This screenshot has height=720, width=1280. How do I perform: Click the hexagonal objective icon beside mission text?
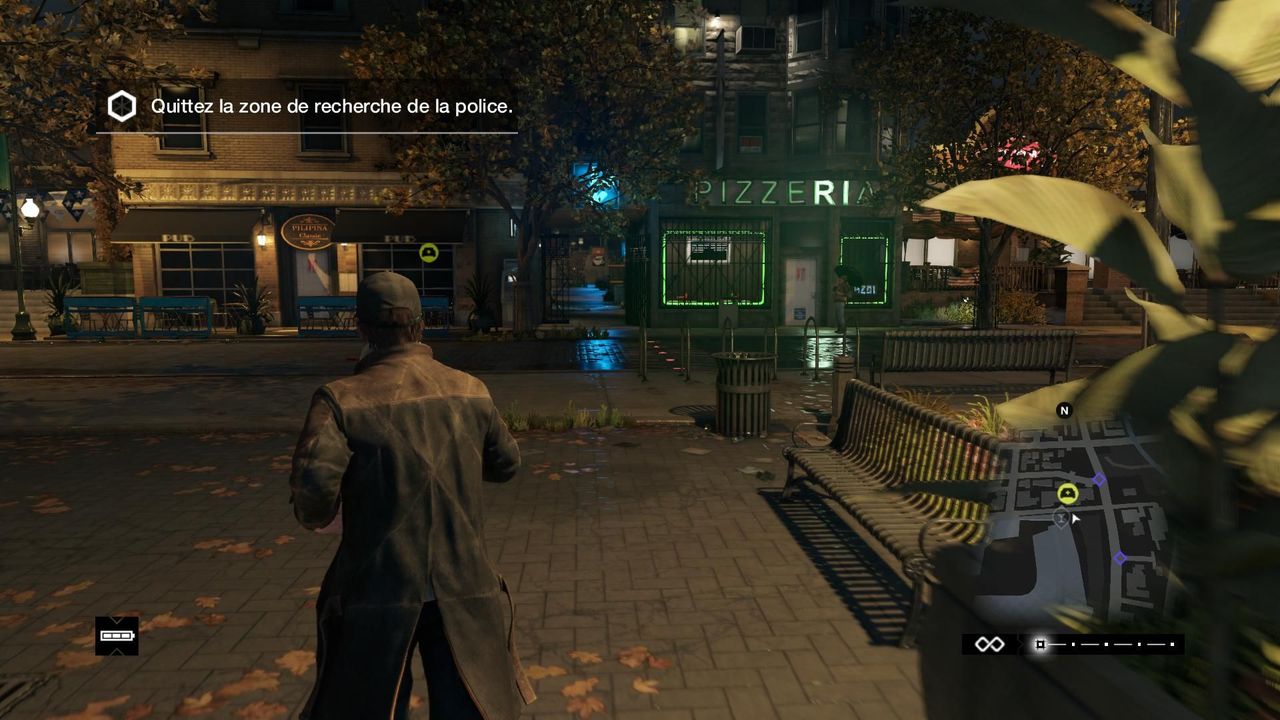(x=121, y=105)
